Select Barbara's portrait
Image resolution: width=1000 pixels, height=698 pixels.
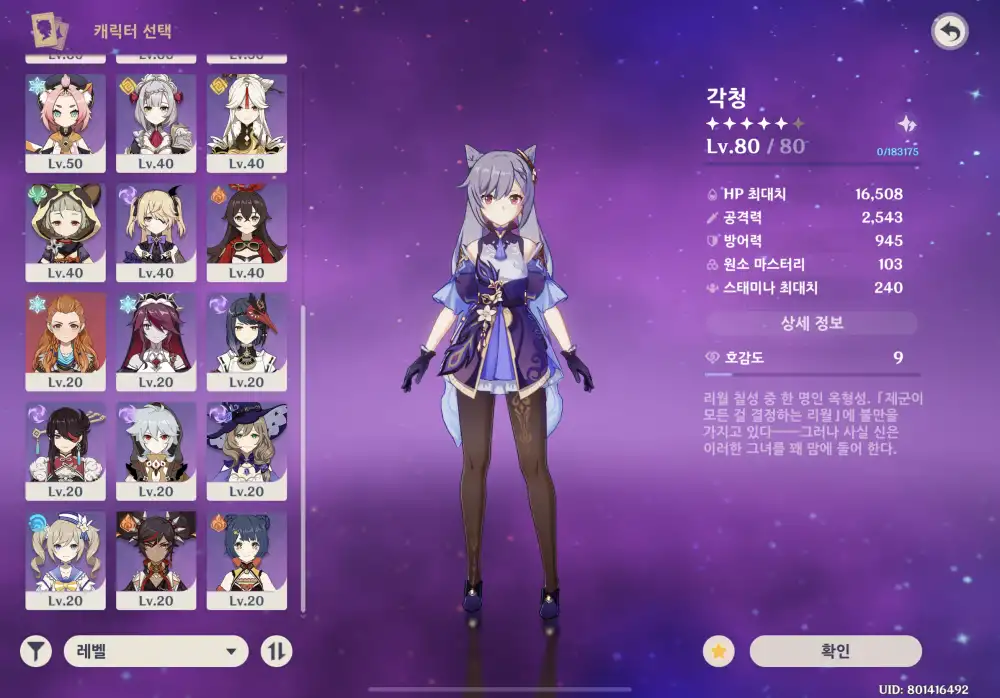(x=65, y=556)
